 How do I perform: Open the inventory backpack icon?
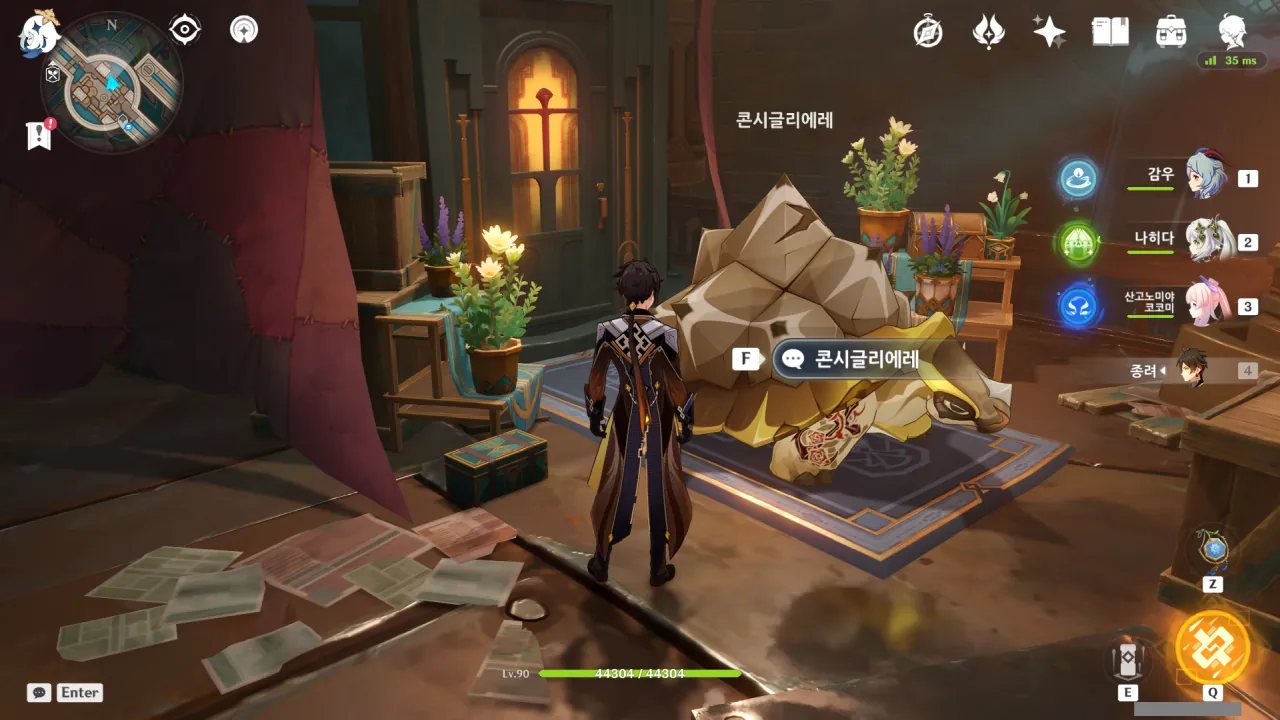[x=1171, y=32]
